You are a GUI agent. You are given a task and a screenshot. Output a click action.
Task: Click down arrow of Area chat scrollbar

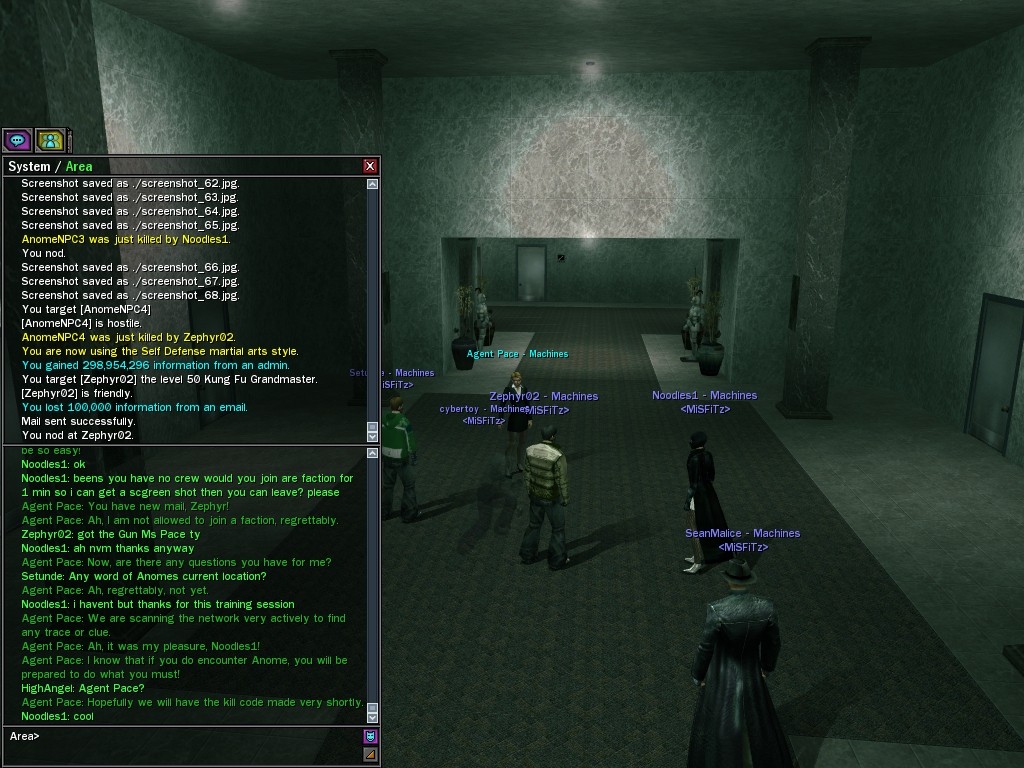click(373, 717)
